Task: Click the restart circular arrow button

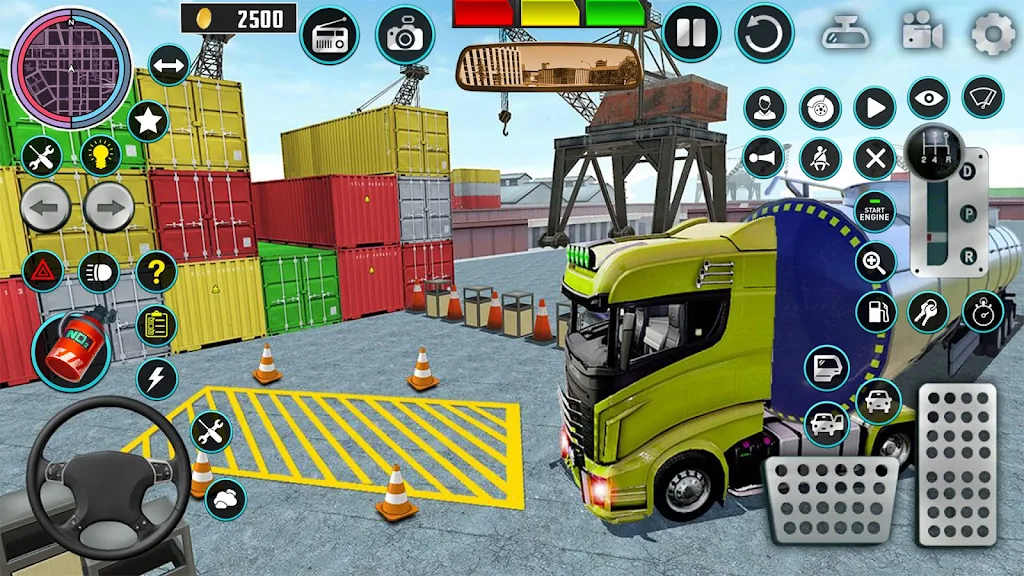Action: [x=764, y=33]
